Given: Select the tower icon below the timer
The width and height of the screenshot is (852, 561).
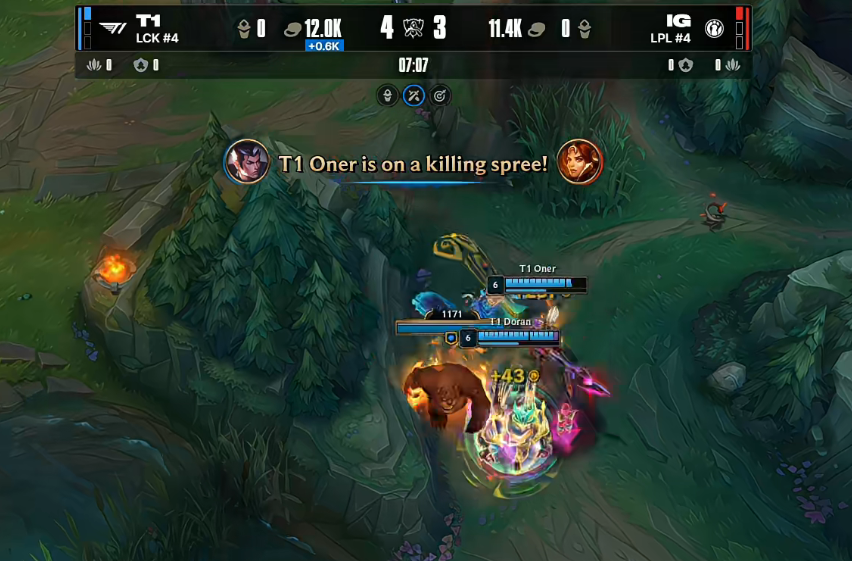Looking at the screenshot, I should (x=388, y=96).
